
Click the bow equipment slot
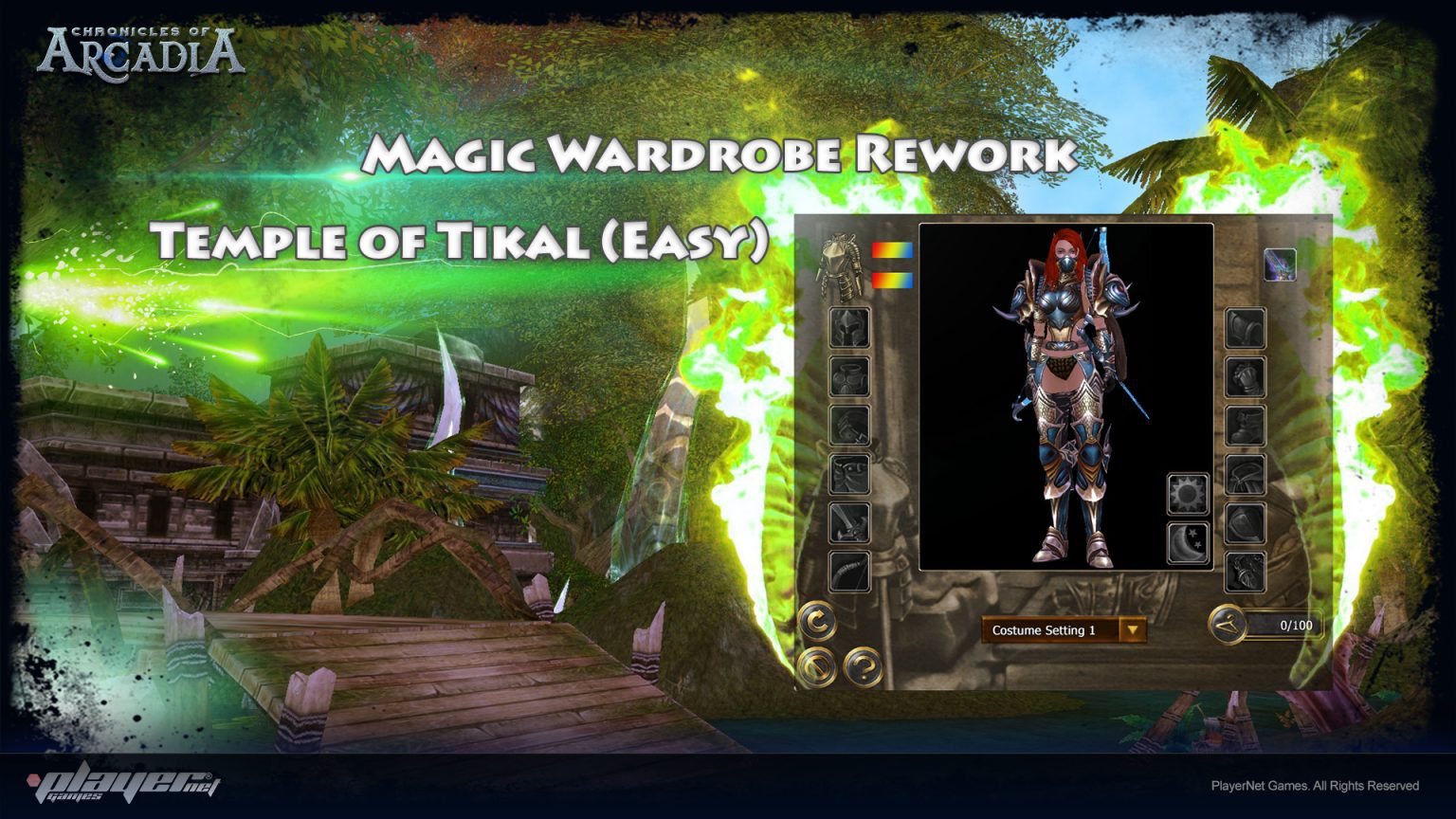coord(850,569)
